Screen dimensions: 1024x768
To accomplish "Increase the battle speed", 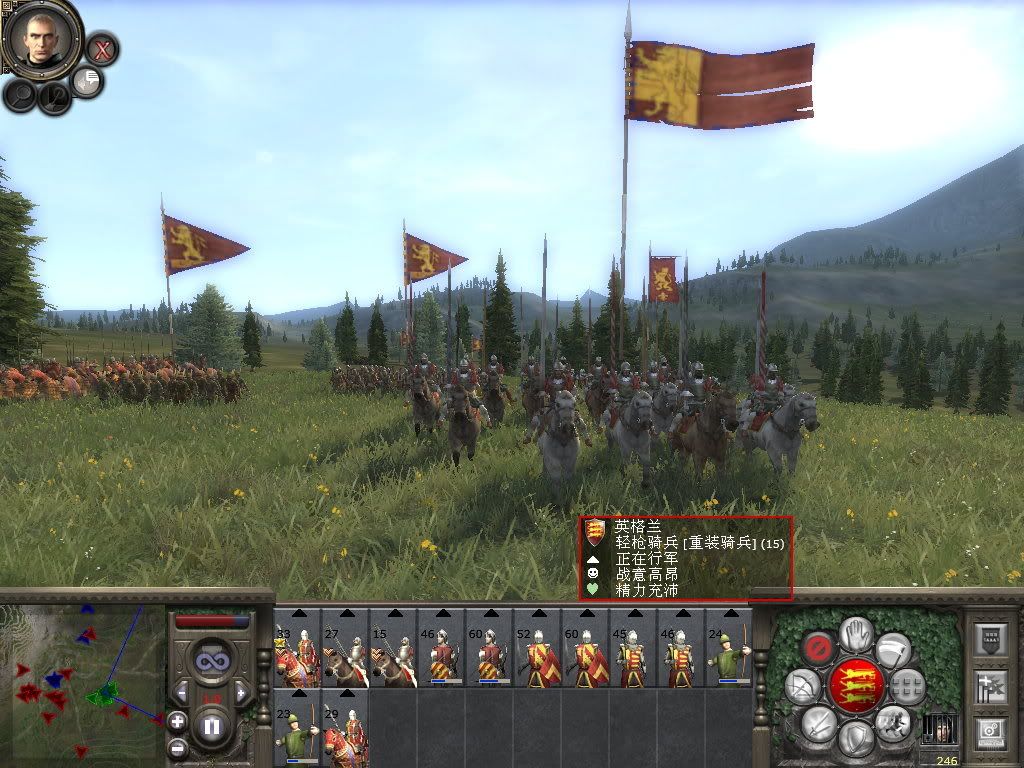I will coord(239,692).
